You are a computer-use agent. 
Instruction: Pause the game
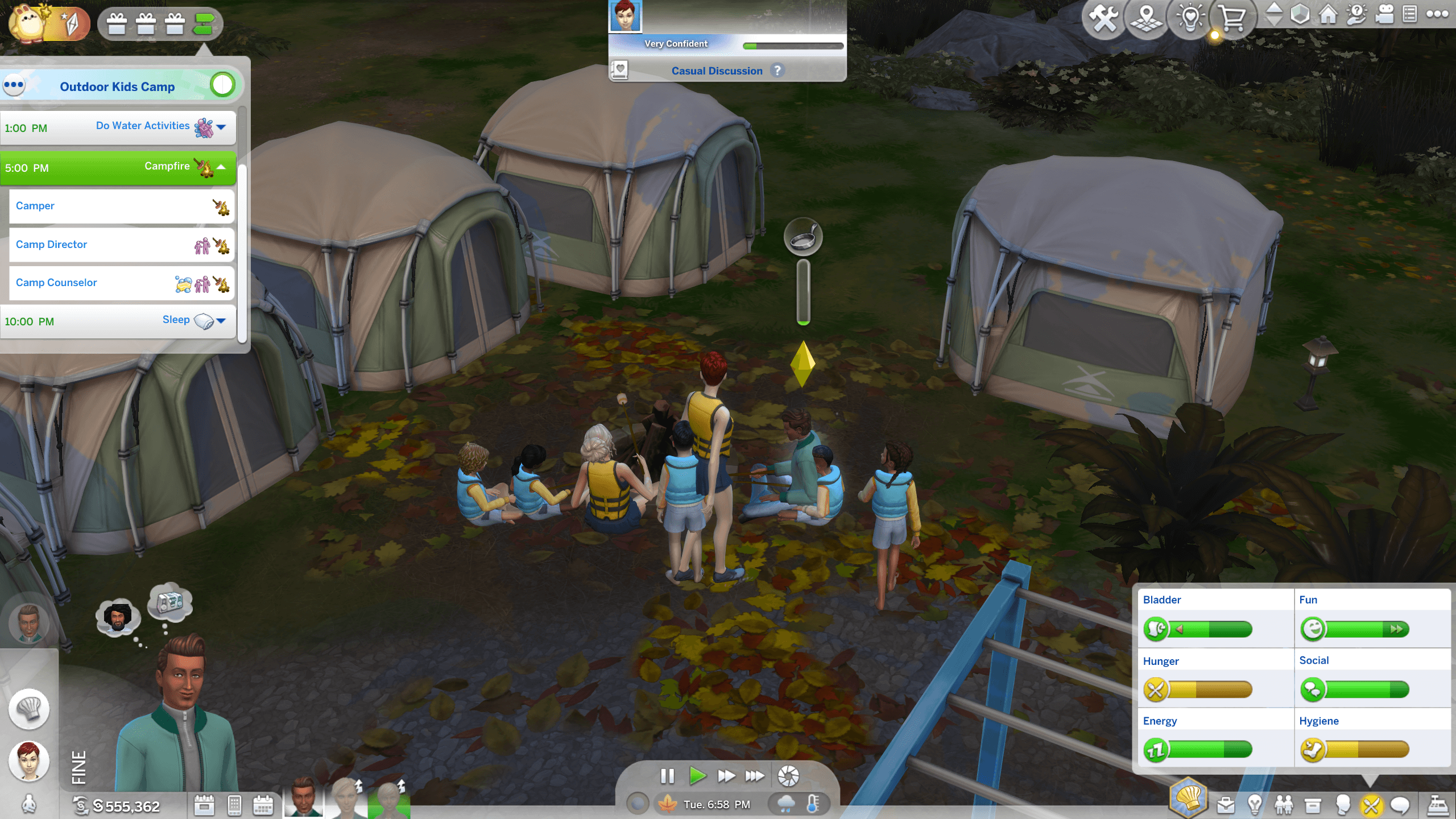667,776
